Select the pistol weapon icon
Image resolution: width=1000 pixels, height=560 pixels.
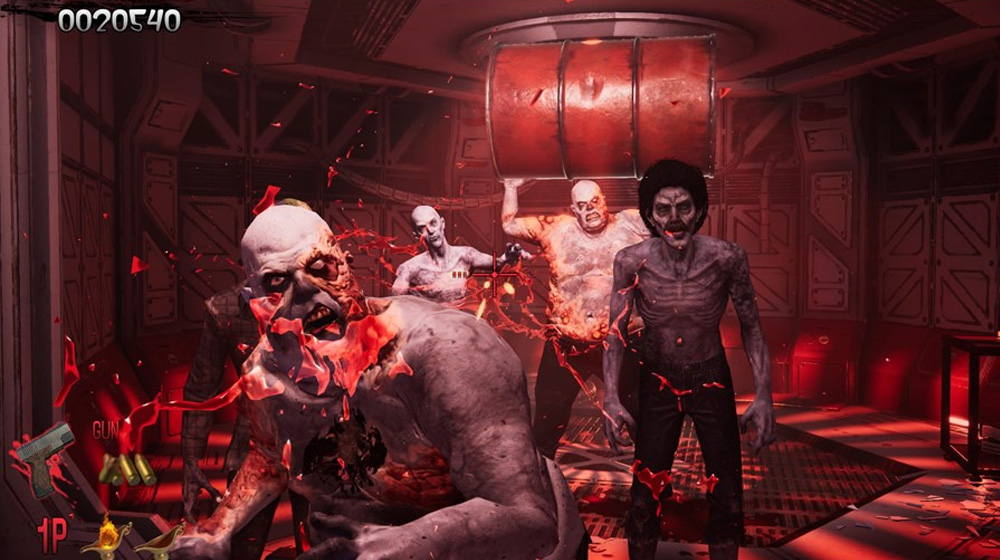click(45, 456)
